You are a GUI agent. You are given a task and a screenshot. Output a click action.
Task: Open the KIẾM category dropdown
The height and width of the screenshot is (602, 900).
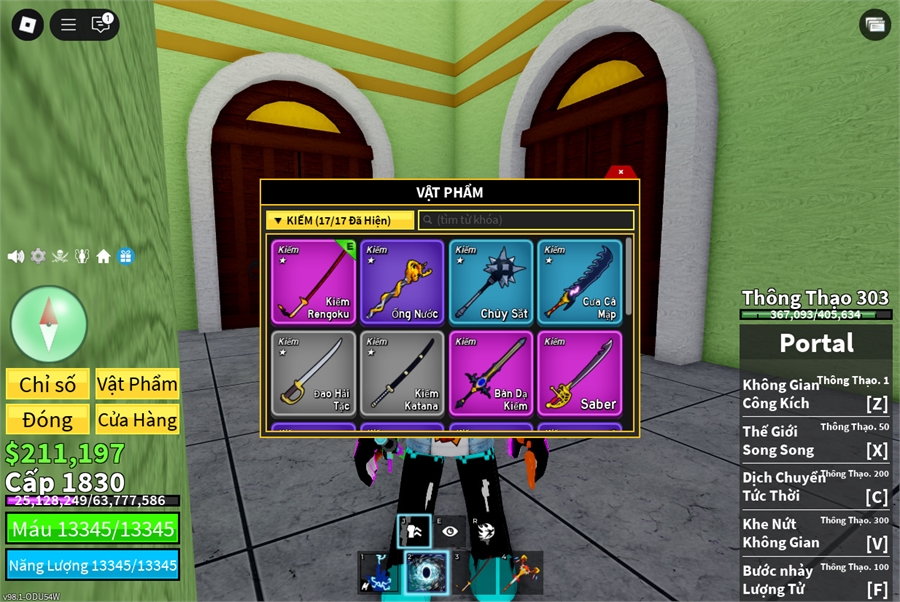click(x=340, y=220)
